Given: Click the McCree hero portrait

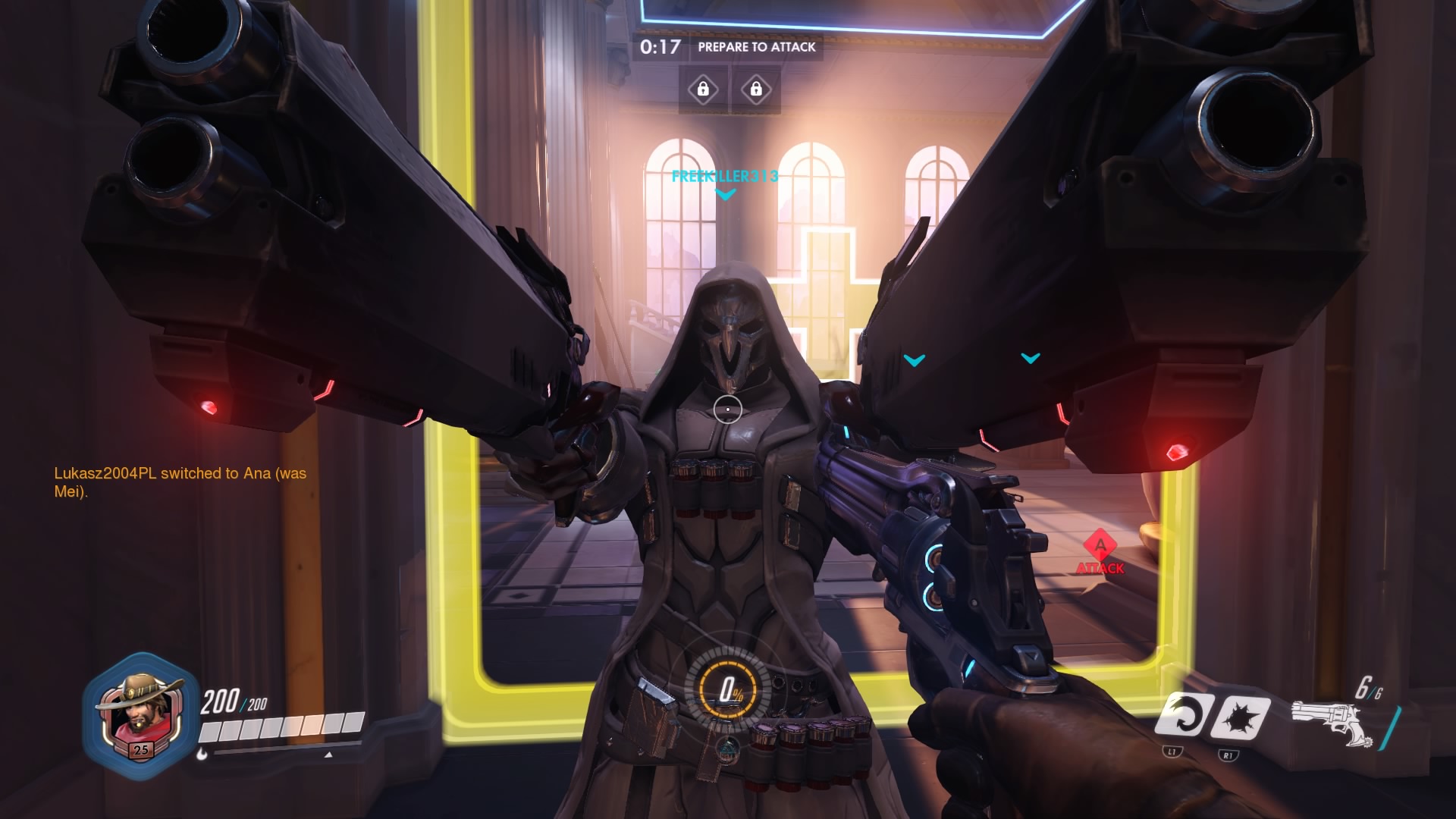Looking at the screenshot, I should point(139,714).
